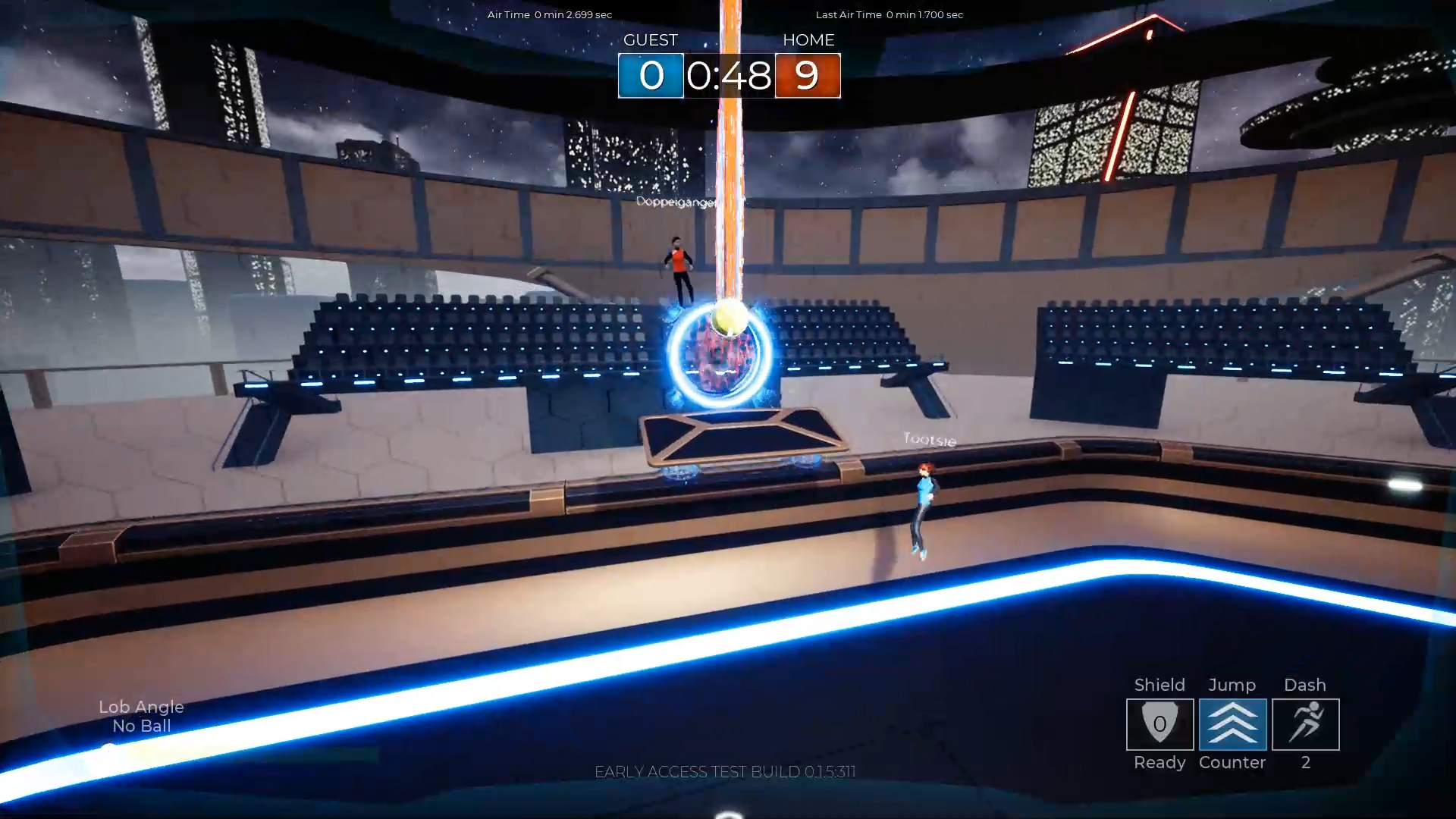Image resolution: width=1456 pixels, height=819 pixels.
Task: Toggle the Shield Ready state
Action: coord(1159,763)
